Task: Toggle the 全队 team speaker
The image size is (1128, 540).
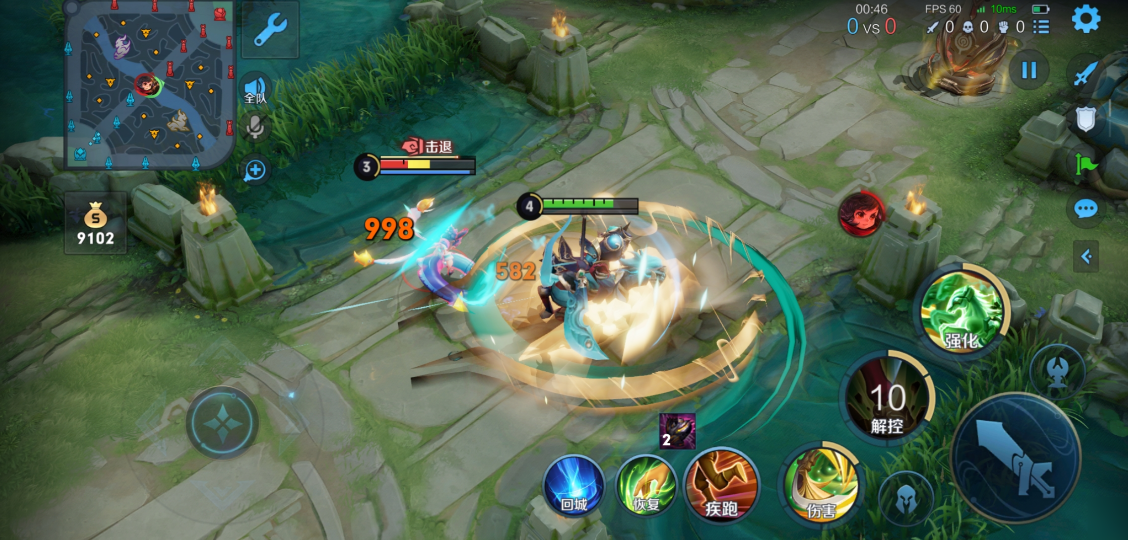Action: coord(255,90)
